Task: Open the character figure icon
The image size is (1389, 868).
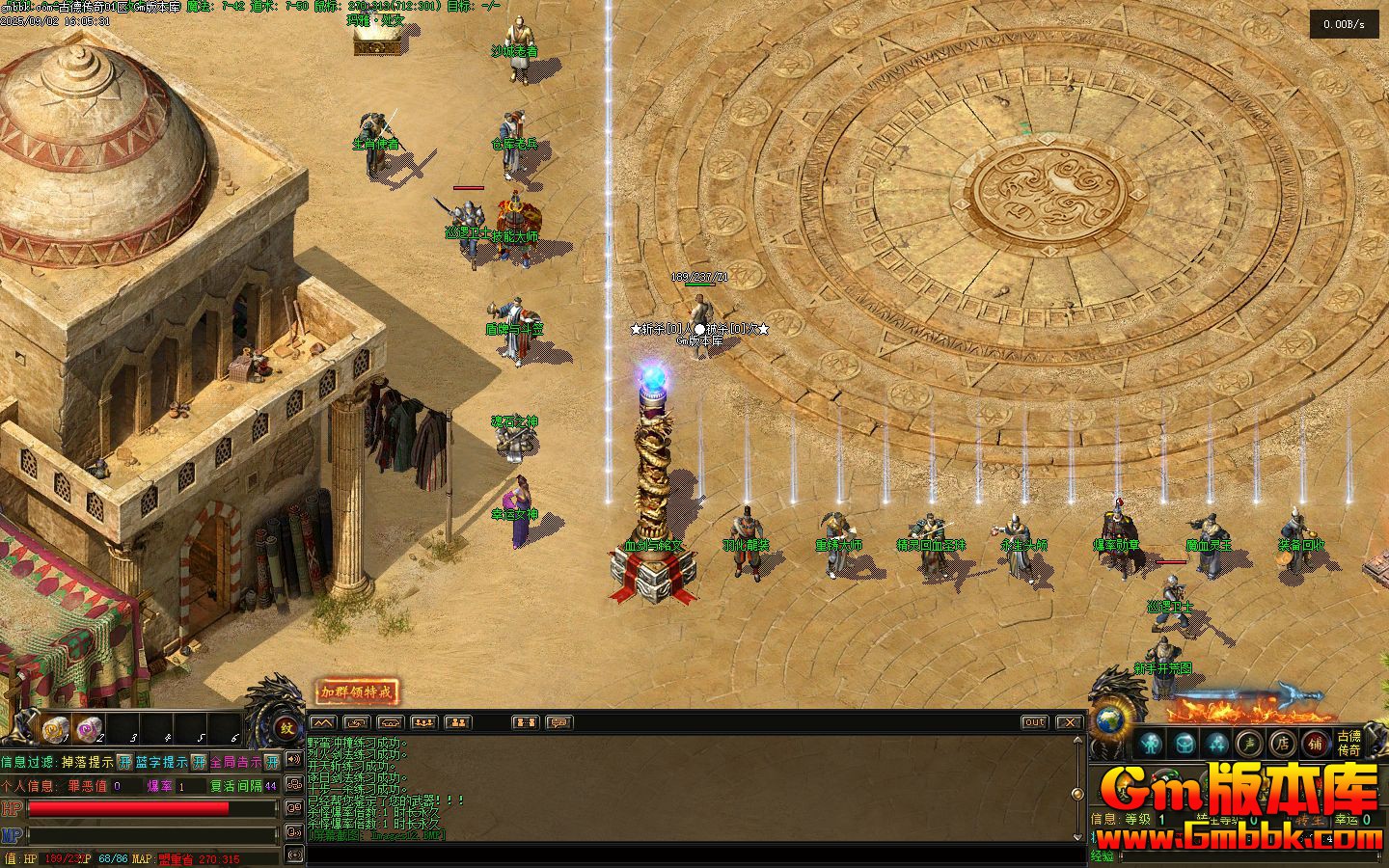Action: pos(1150,744)
